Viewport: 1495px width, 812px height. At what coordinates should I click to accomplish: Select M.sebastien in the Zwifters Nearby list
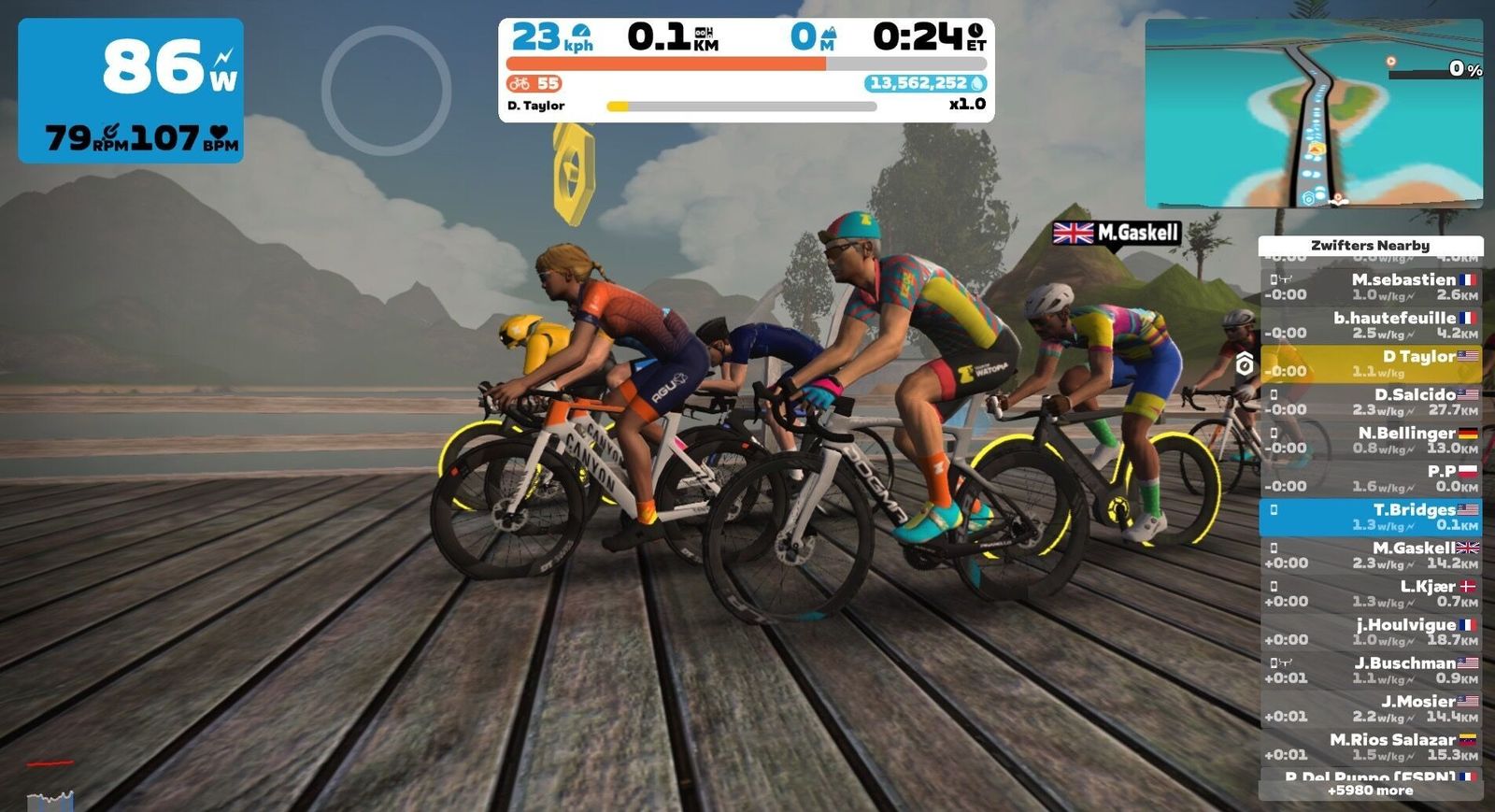pos(1370,286)
